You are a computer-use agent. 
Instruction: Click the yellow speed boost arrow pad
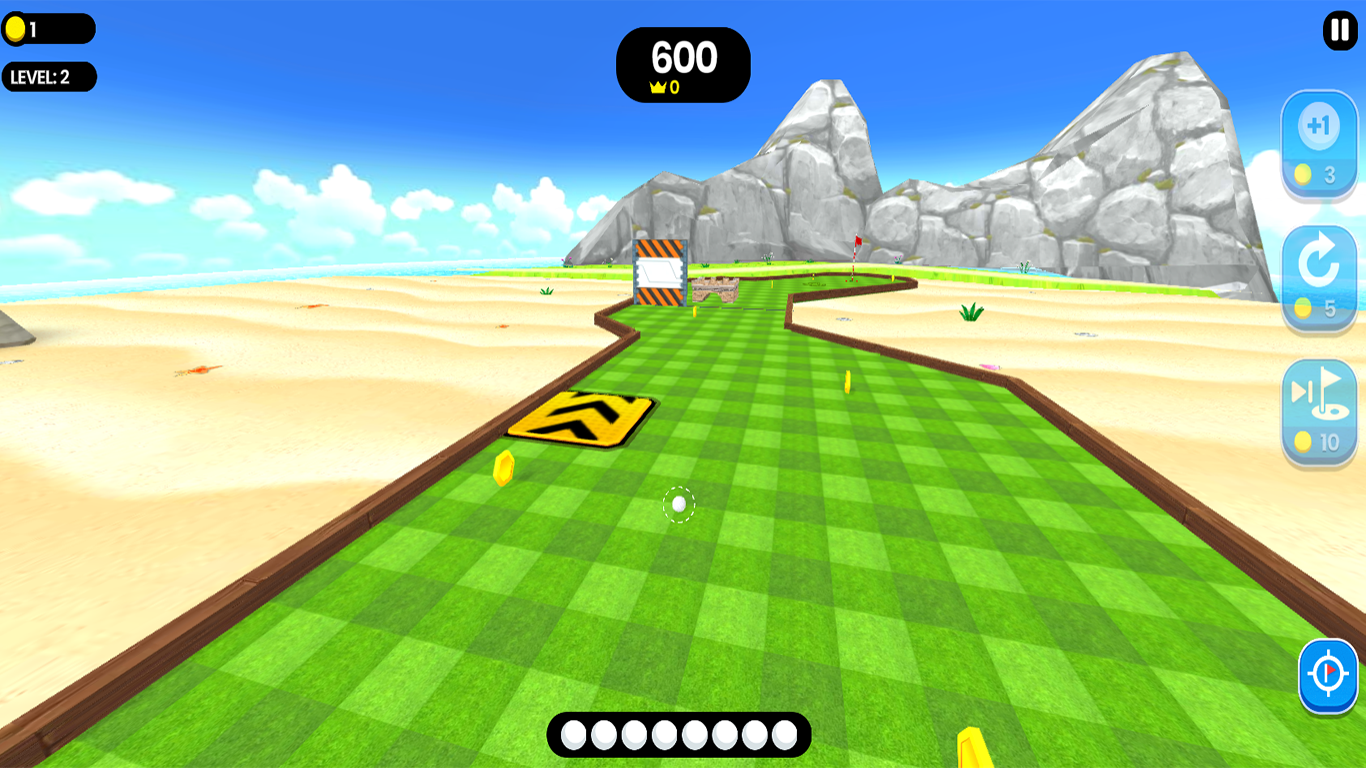(582, 418)
